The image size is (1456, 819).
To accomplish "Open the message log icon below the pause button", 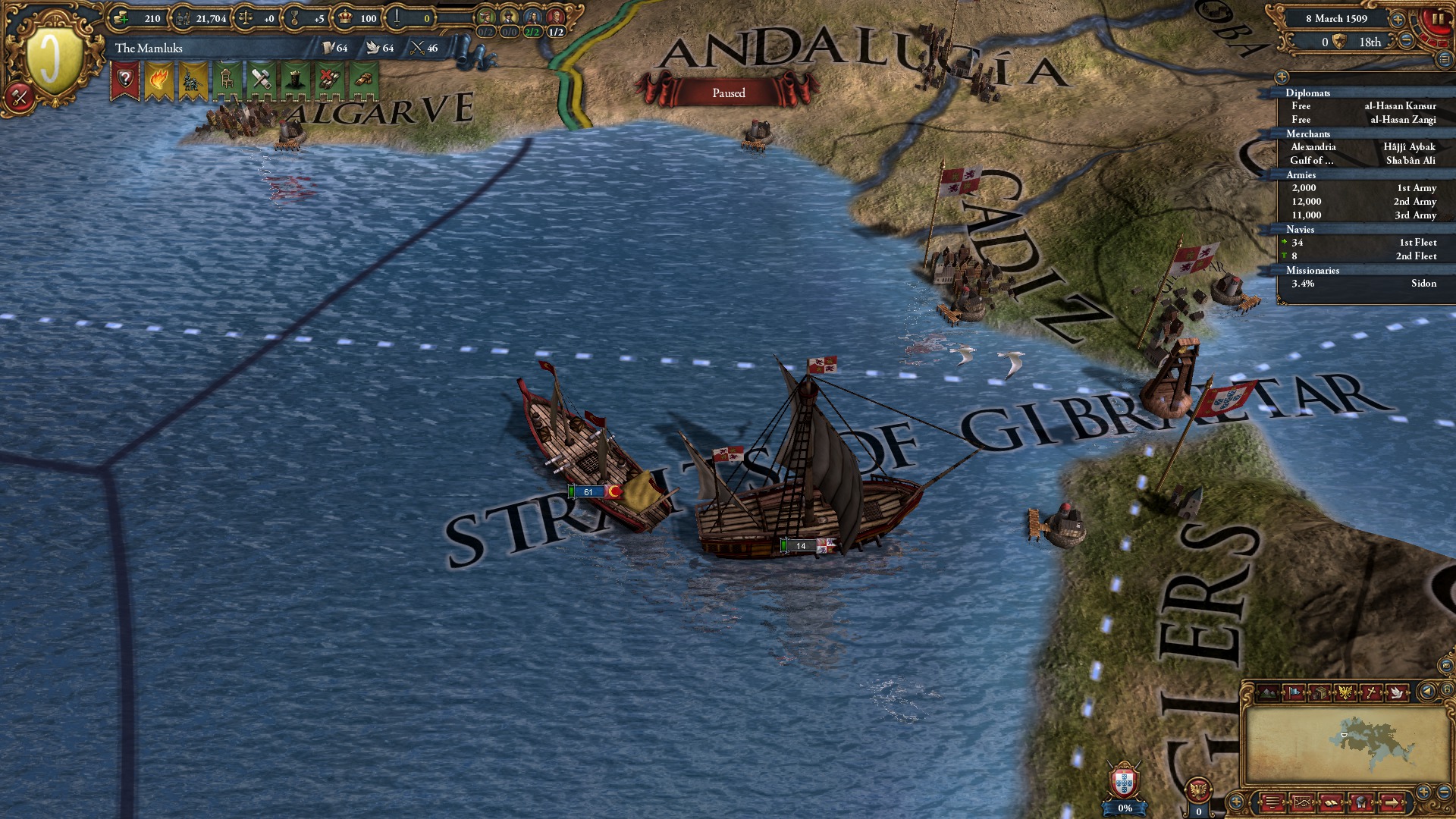I will click(x=1445, y=59).
